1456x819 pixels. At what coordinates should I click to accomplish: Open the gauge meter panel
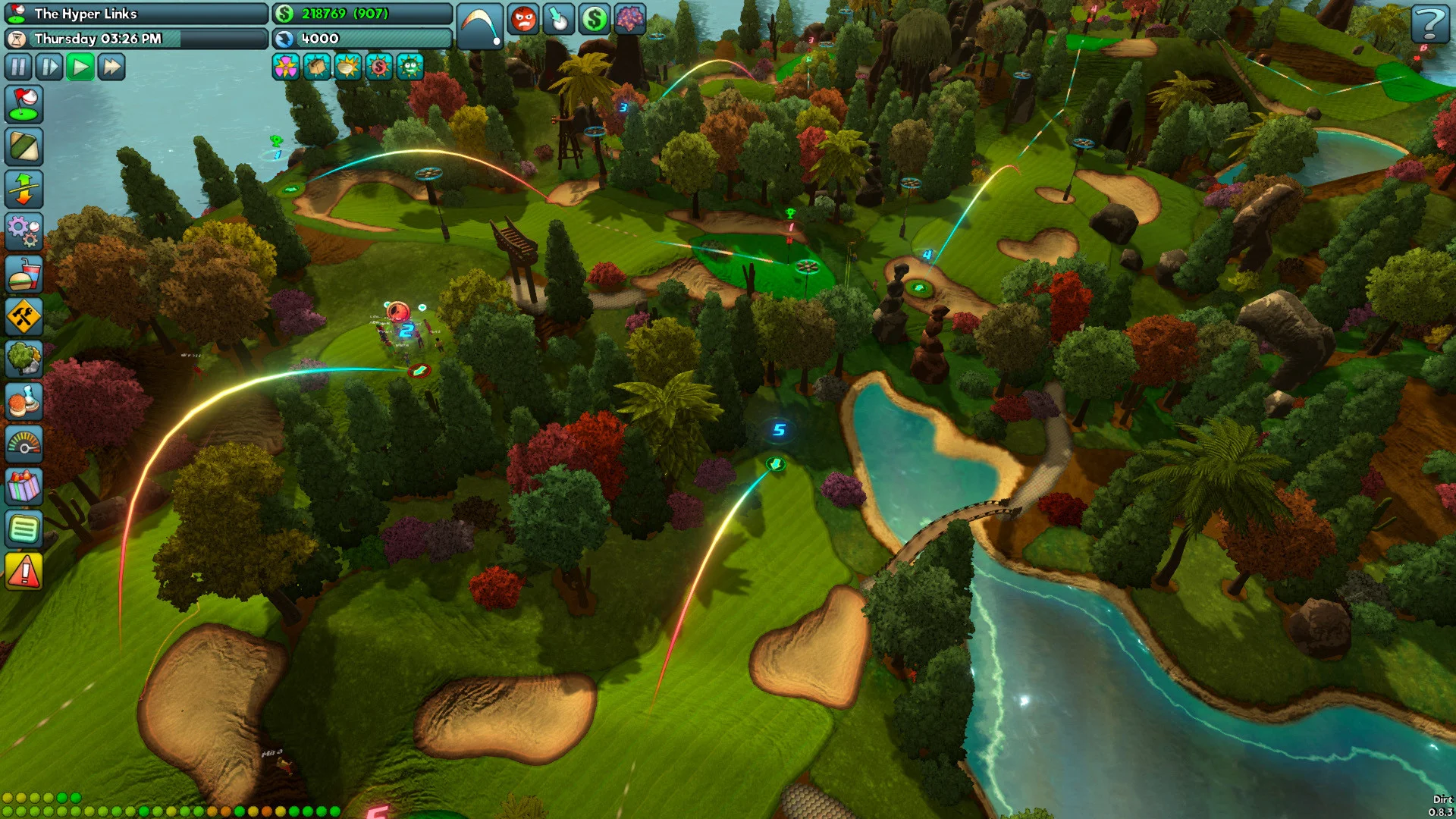tap(24, 444)
